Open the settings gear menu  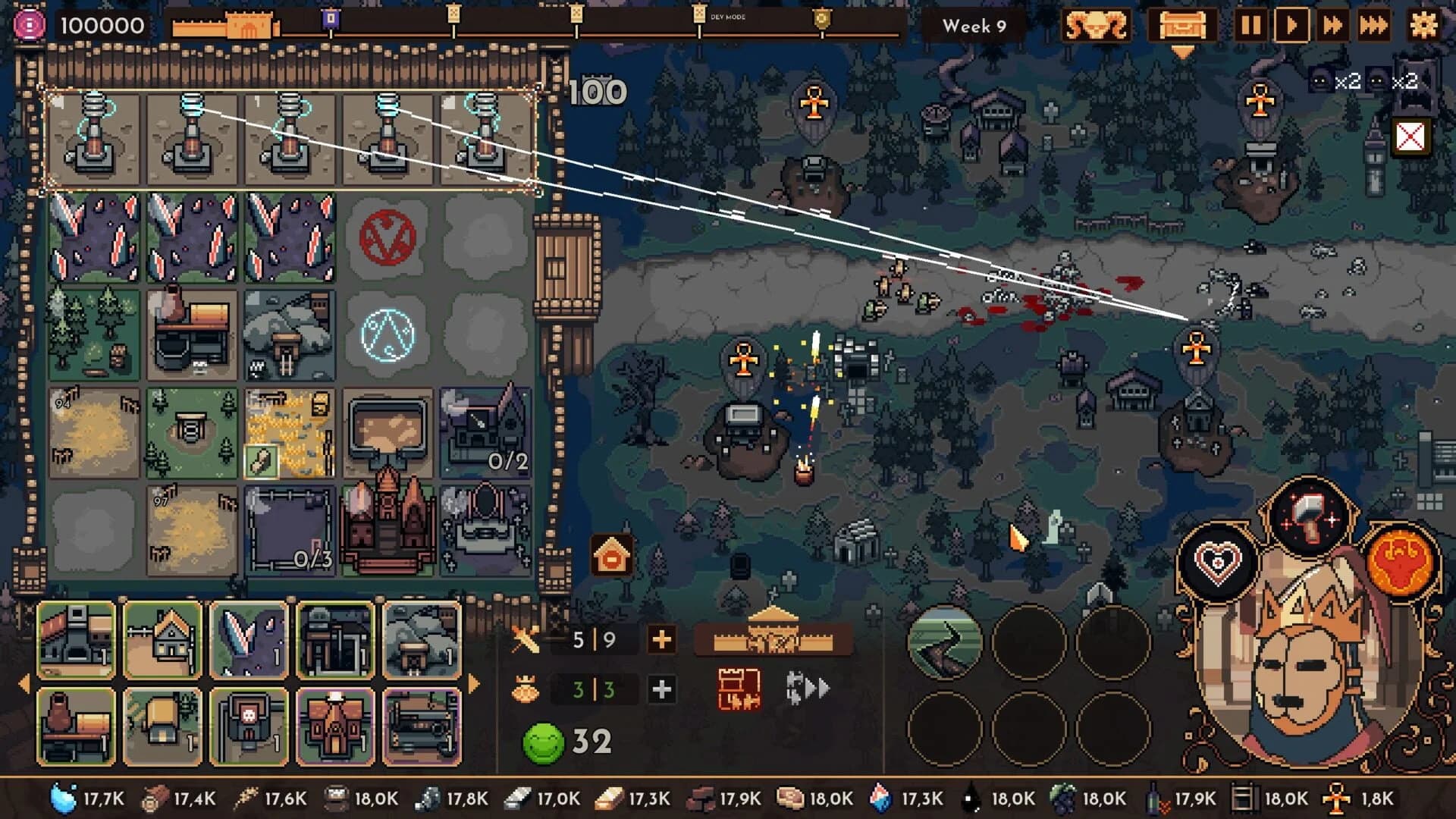click(1426, 27)
